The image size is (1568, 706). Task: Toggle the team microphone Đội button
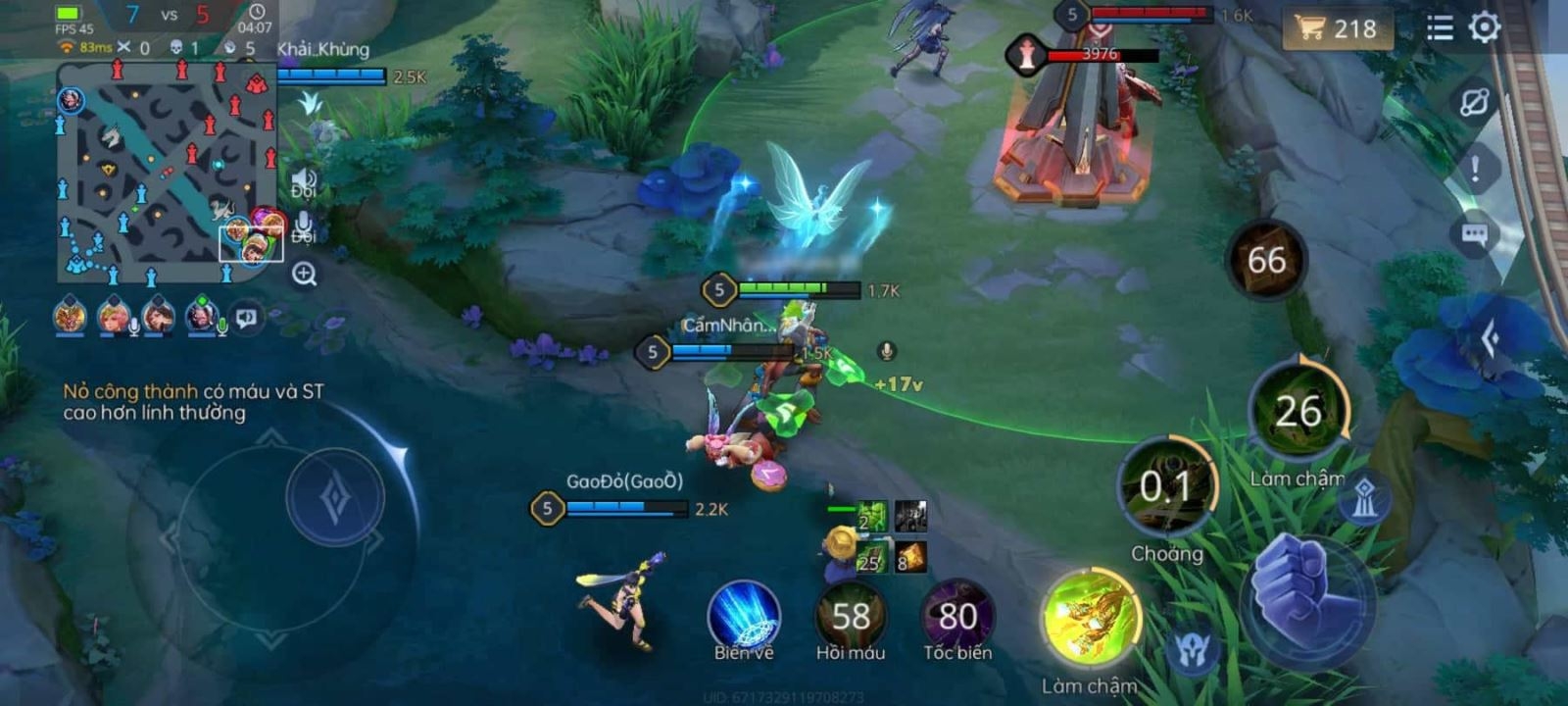coord(303,227)
